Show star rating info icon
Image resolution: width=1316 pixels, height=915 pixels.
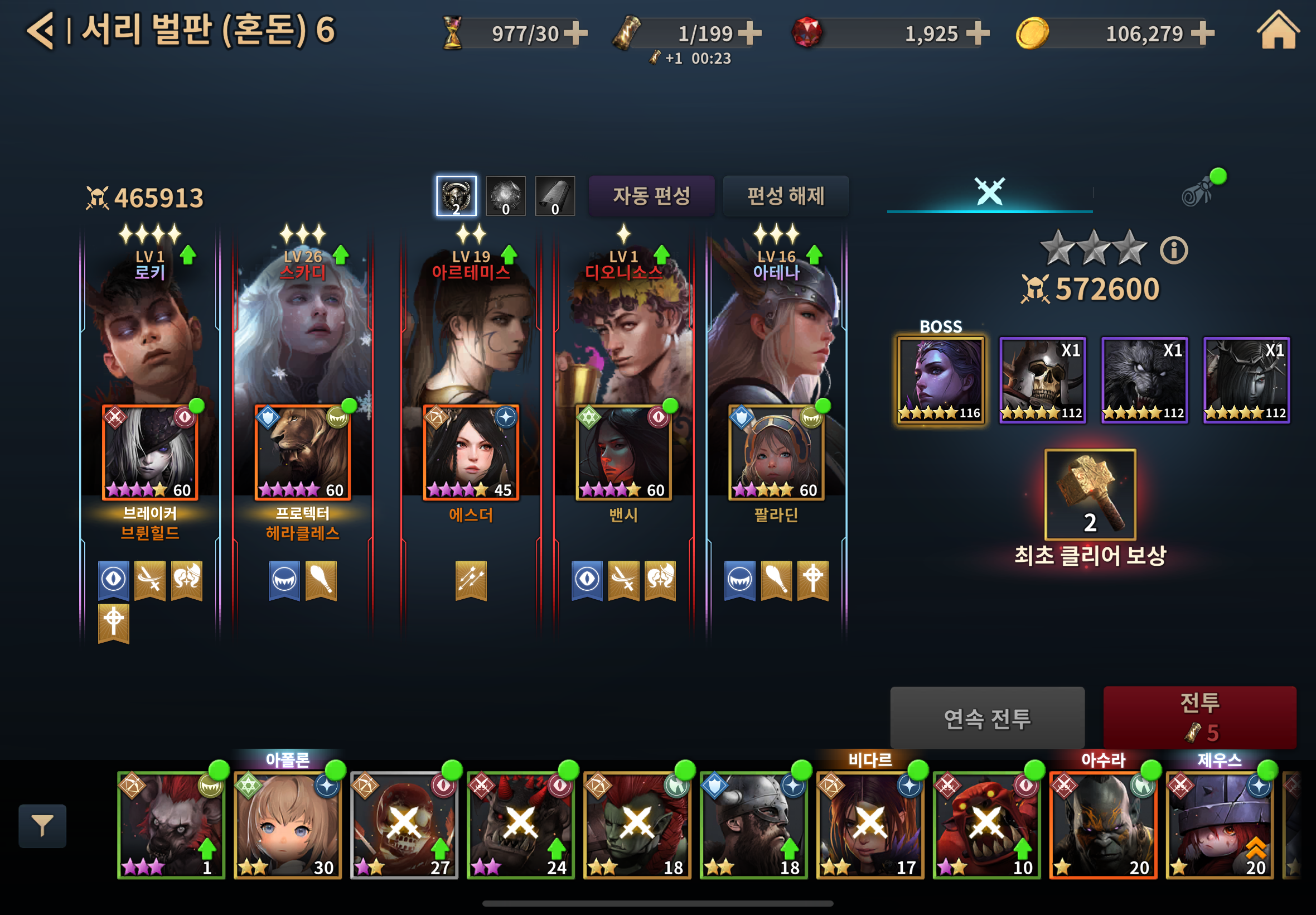click(x=1174, y=251)
